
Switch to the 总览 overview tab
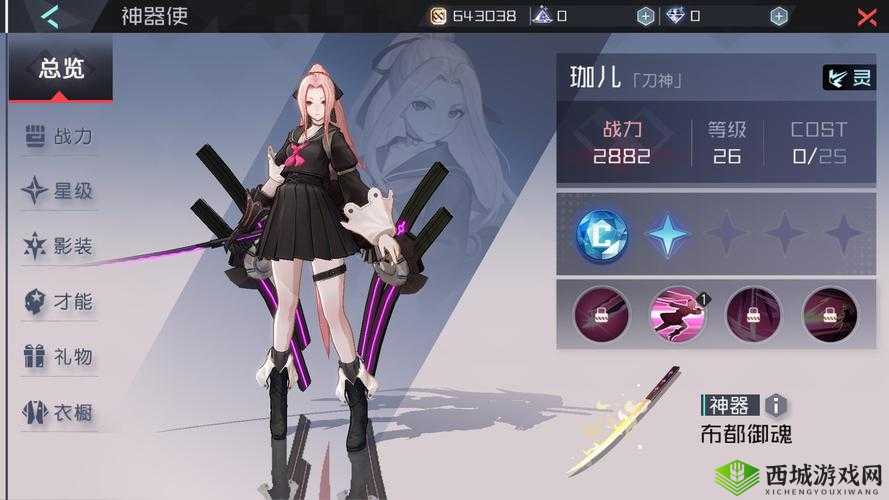[x=61, y=69]
